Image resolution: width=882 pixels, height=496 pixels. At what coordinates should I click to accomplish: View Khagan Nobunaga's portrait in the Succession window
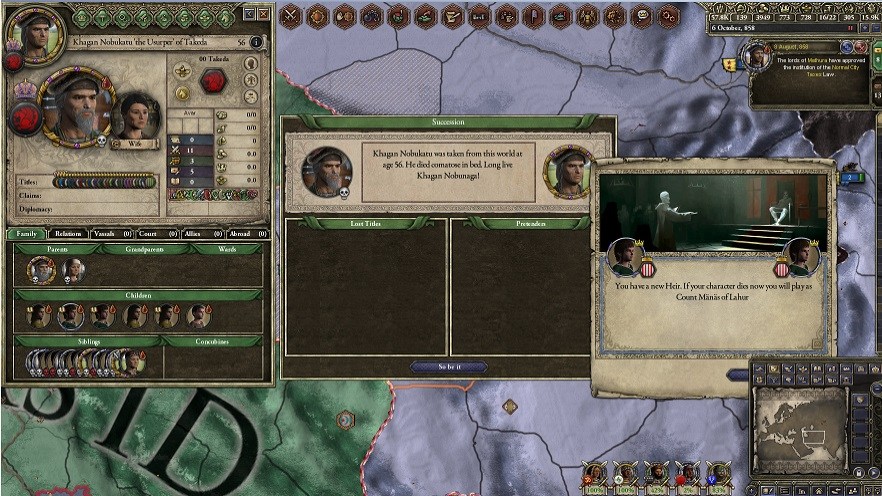pyautogui.click(x=568, y=171)
